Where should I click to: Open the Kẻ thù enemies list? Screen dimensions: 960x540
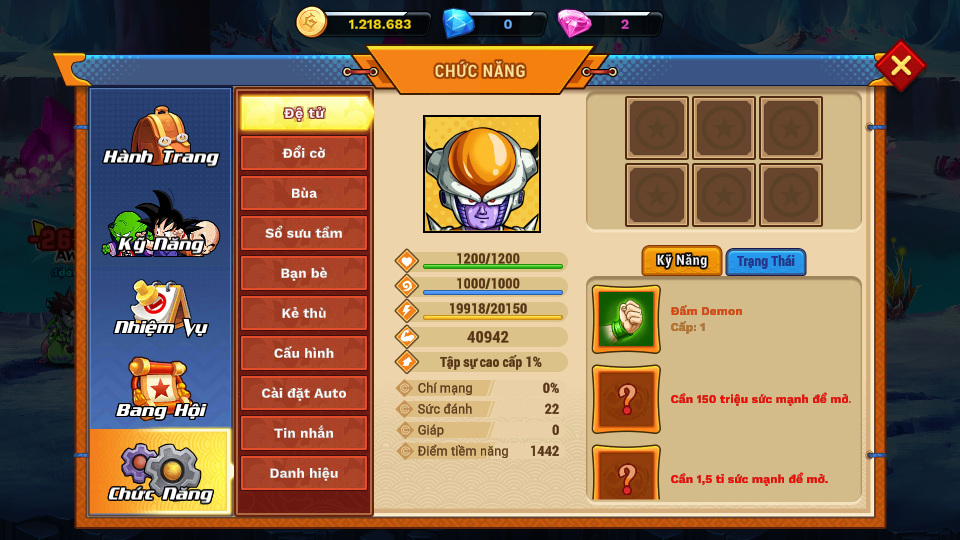point(304,313)
